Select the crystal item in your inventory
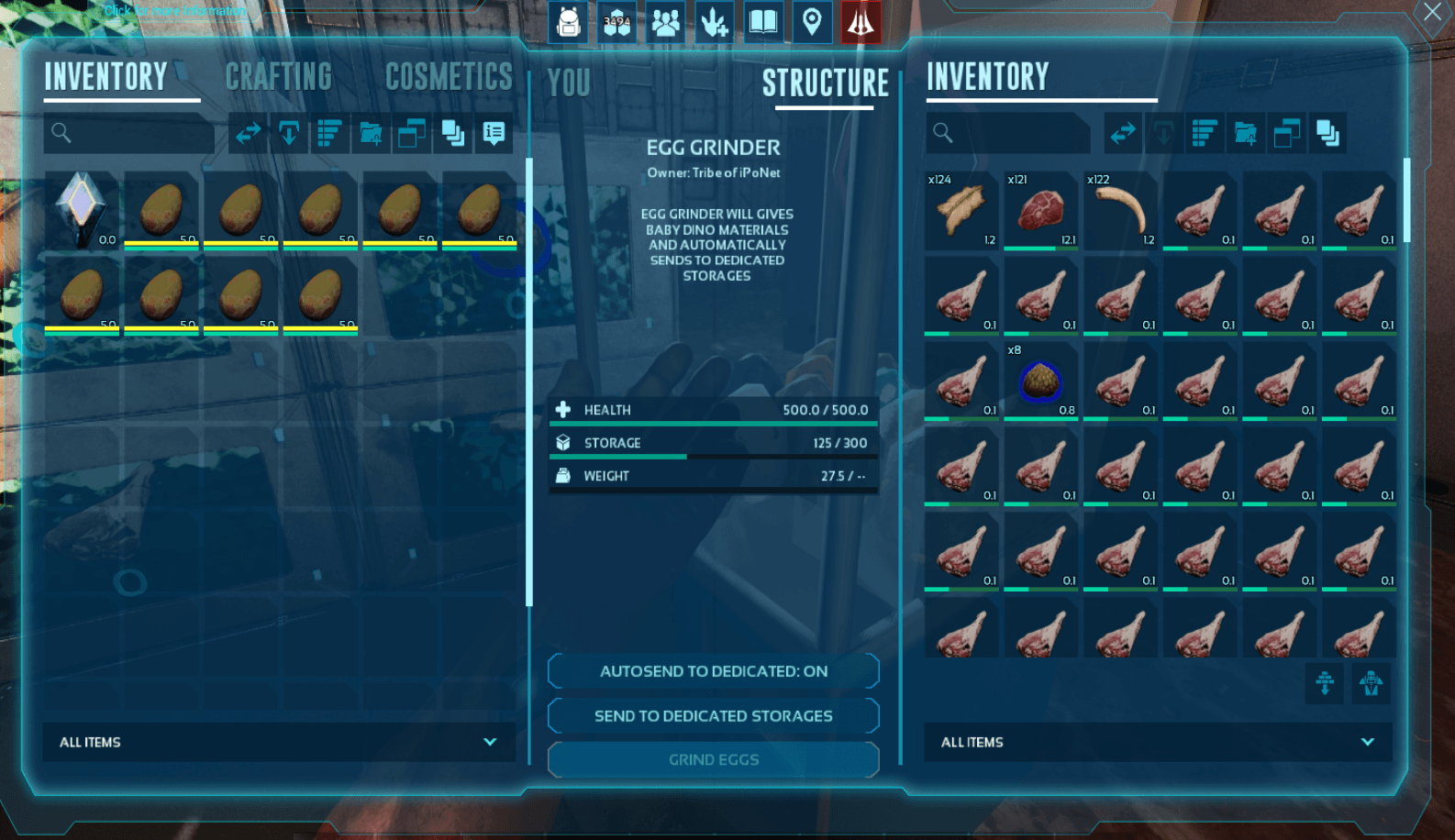The height and width of the screenshot is (840, 1455). (81, 208)
